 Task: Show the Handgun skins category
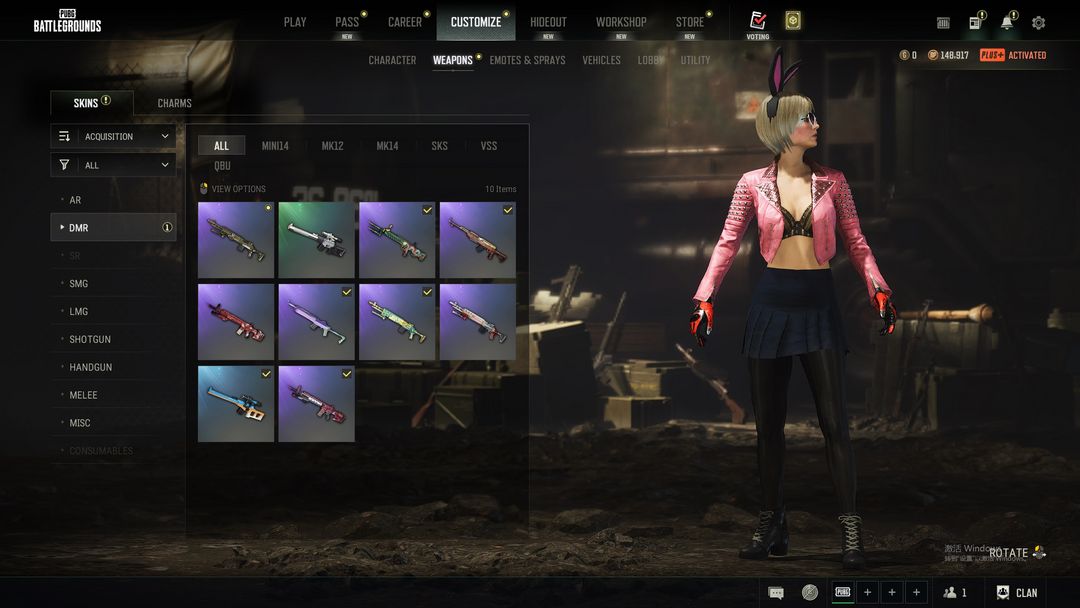(90, 367)
